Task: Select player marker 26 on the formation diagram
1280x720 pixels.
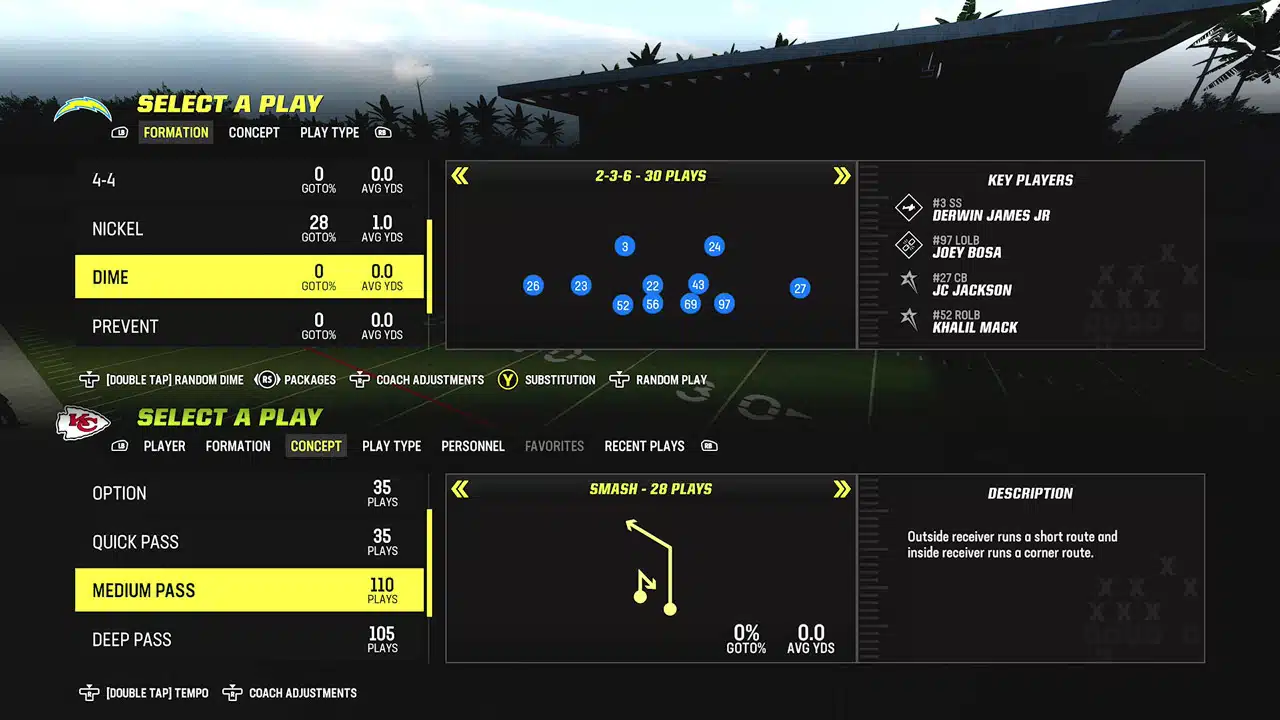Action: pyautogui.click(x=533, y=286)
